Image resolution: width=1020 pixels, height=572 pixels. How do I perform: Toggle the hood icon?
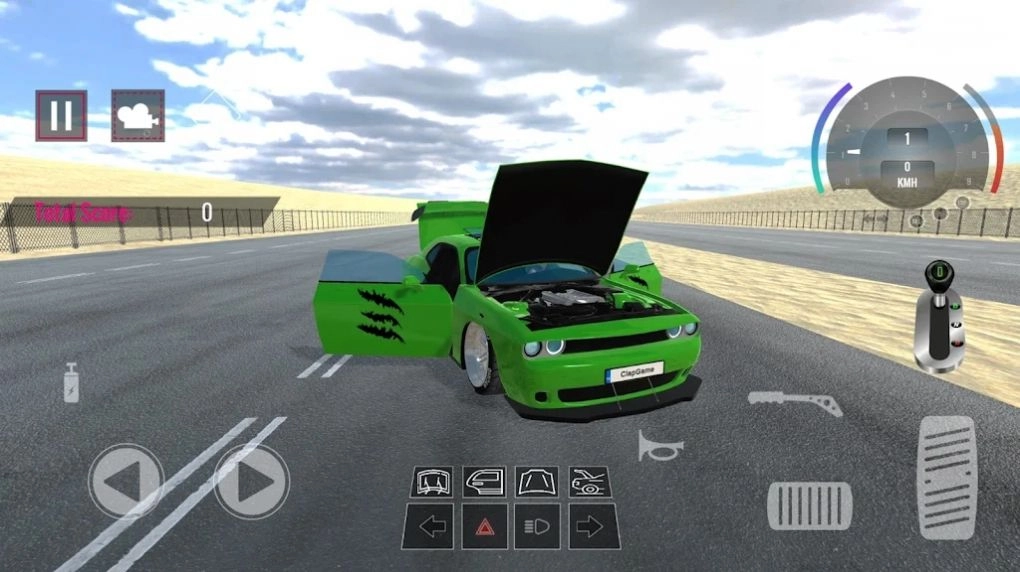pos(537,481)
